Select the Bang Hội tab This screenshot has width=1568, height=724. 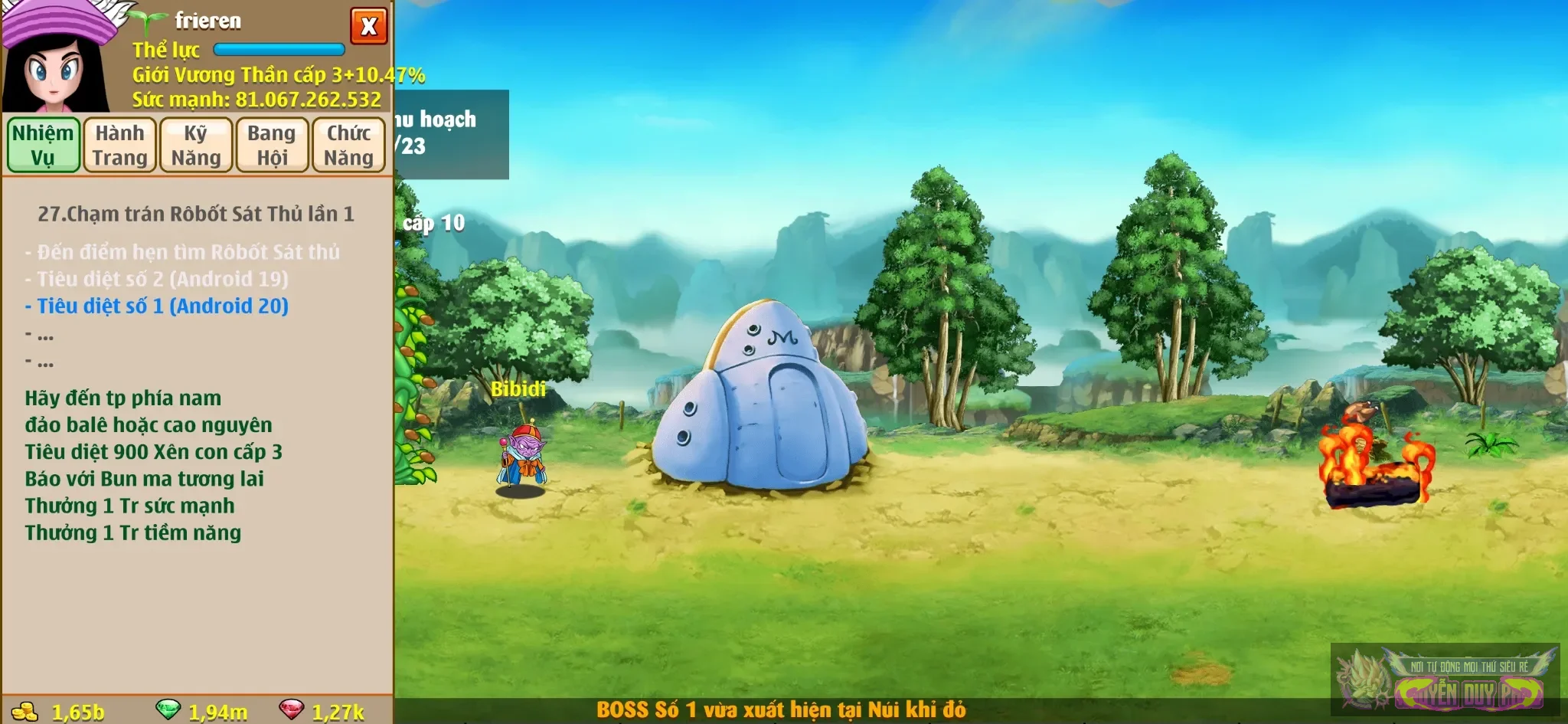pyautogui.click(x=272, y=145)
